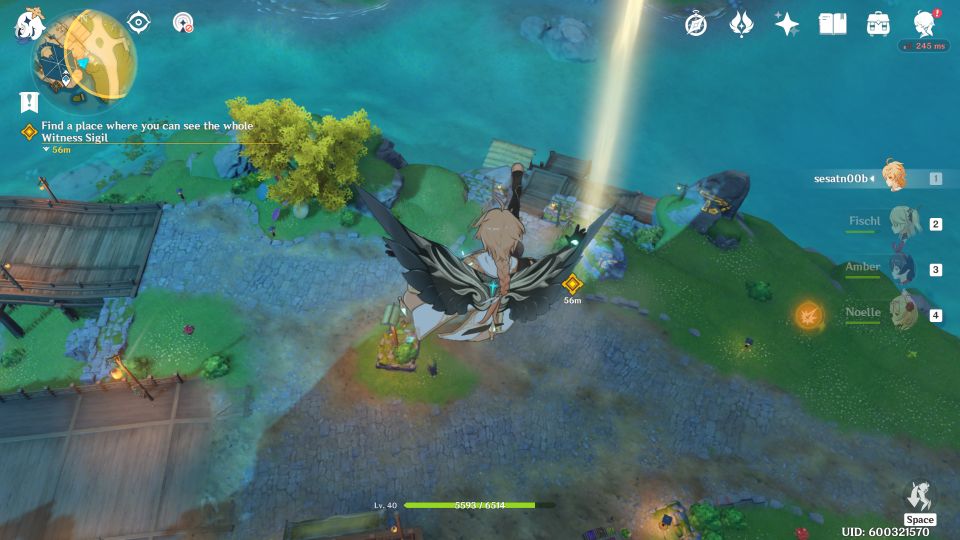Click the circular target icon right of the eye

pyautogui.click(x=183, y=22)
